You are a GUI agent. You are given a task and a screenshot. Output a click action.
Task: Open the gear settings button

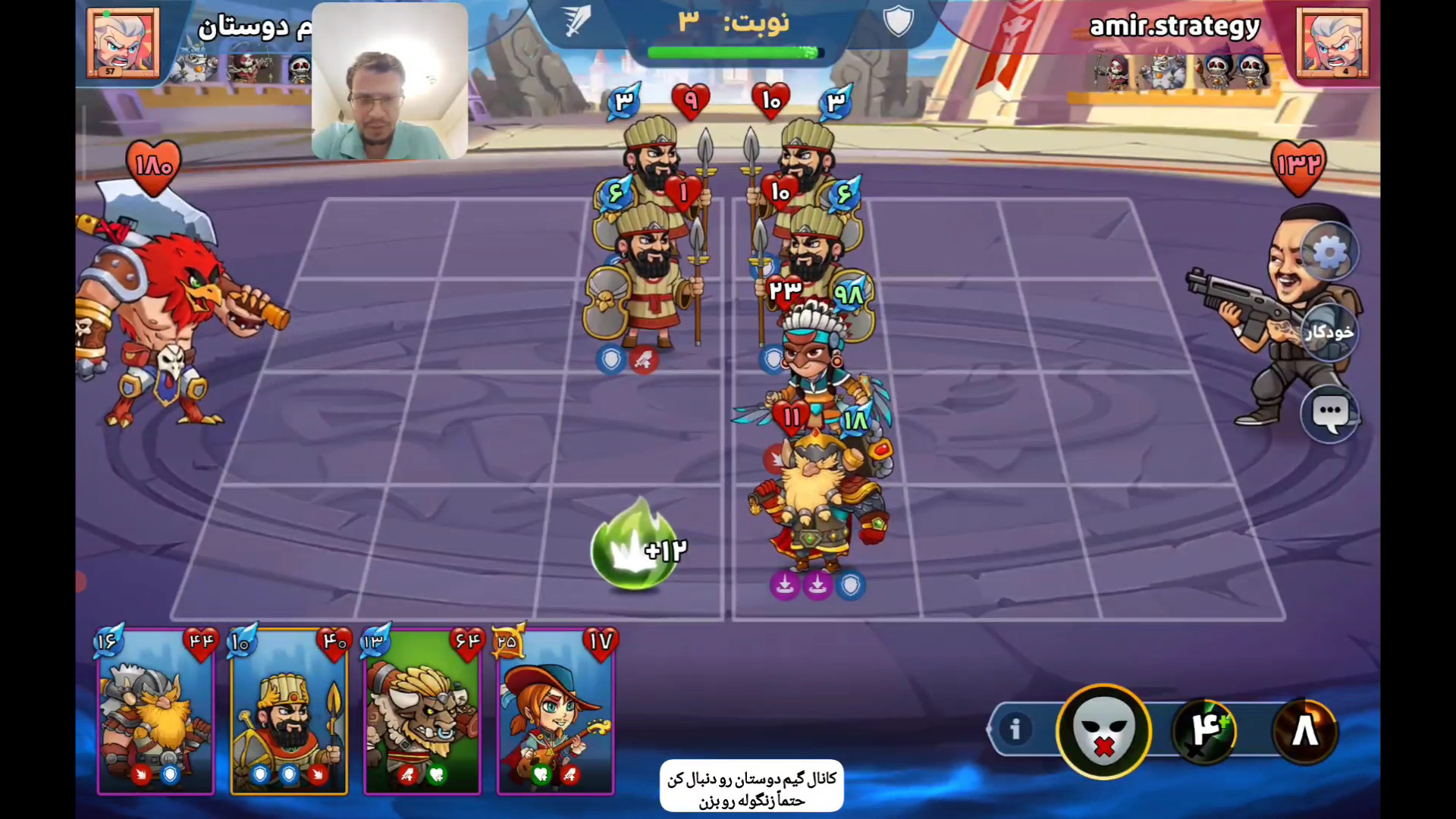pyautogui.click(x=1329, y=253)
